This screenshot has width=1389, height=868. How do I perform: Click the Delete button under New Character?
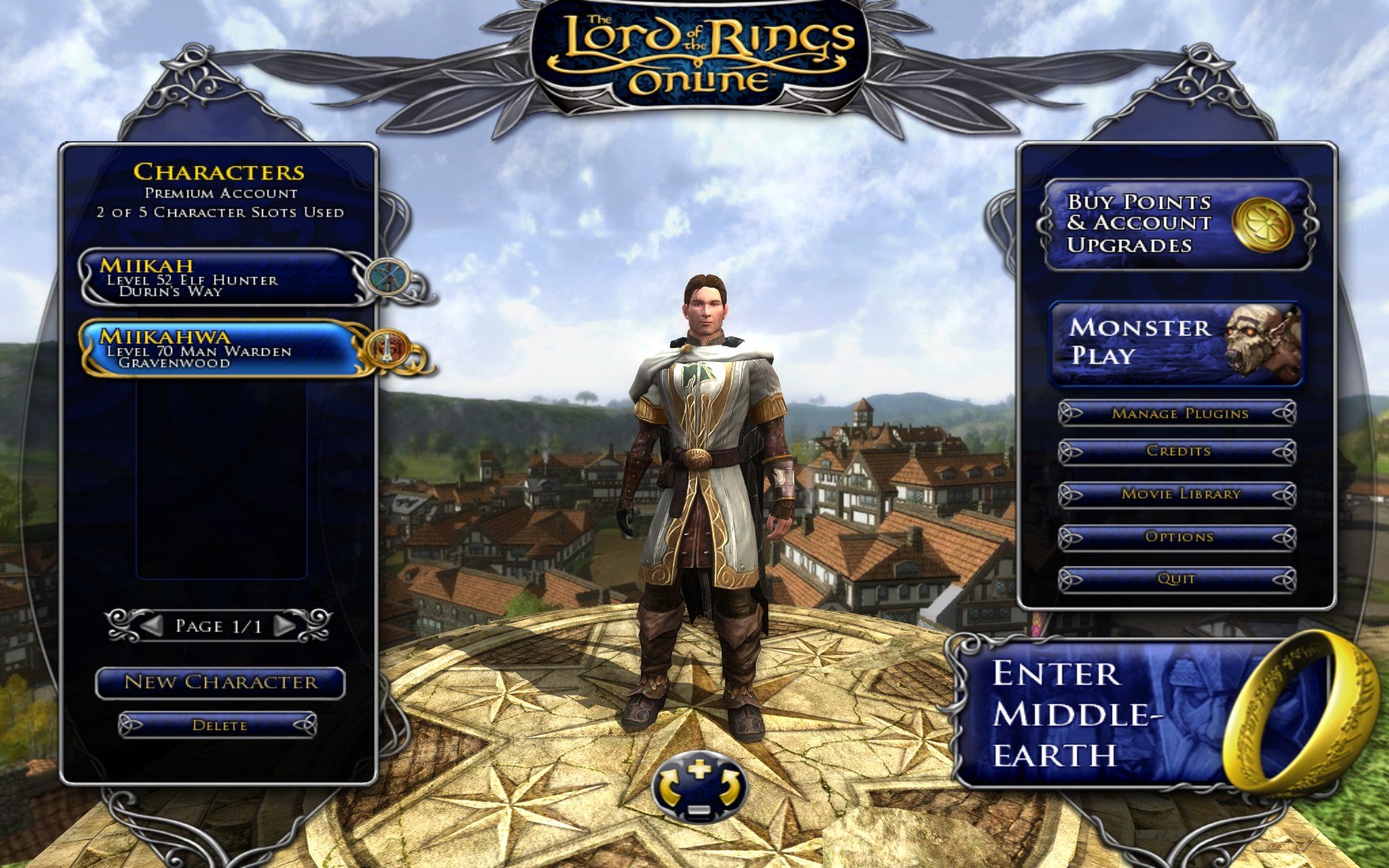[x=220, y=723]
